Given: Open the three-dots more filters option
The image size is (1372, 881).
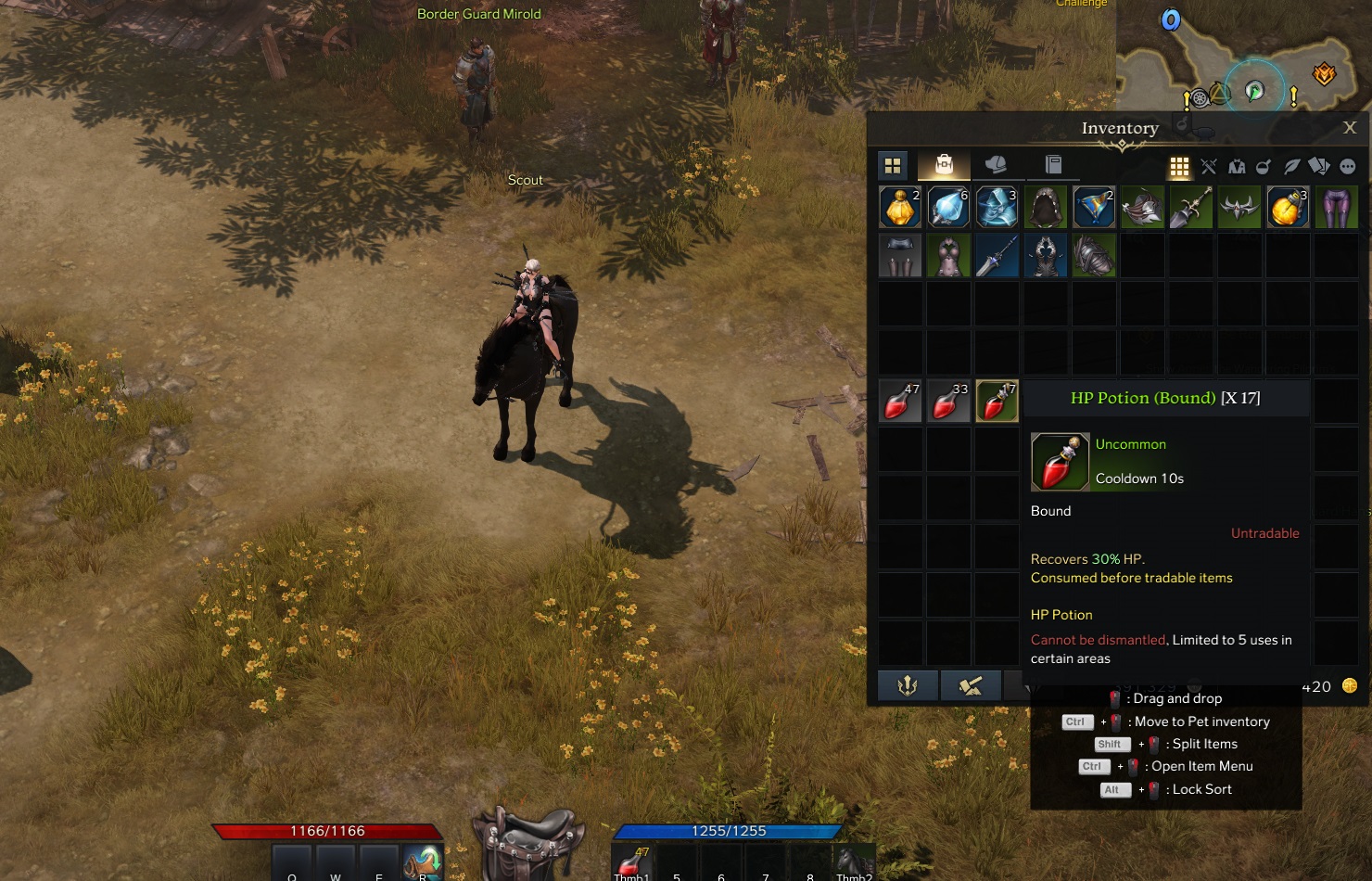Looking at the screenshot, I should tap(1348, 167).
